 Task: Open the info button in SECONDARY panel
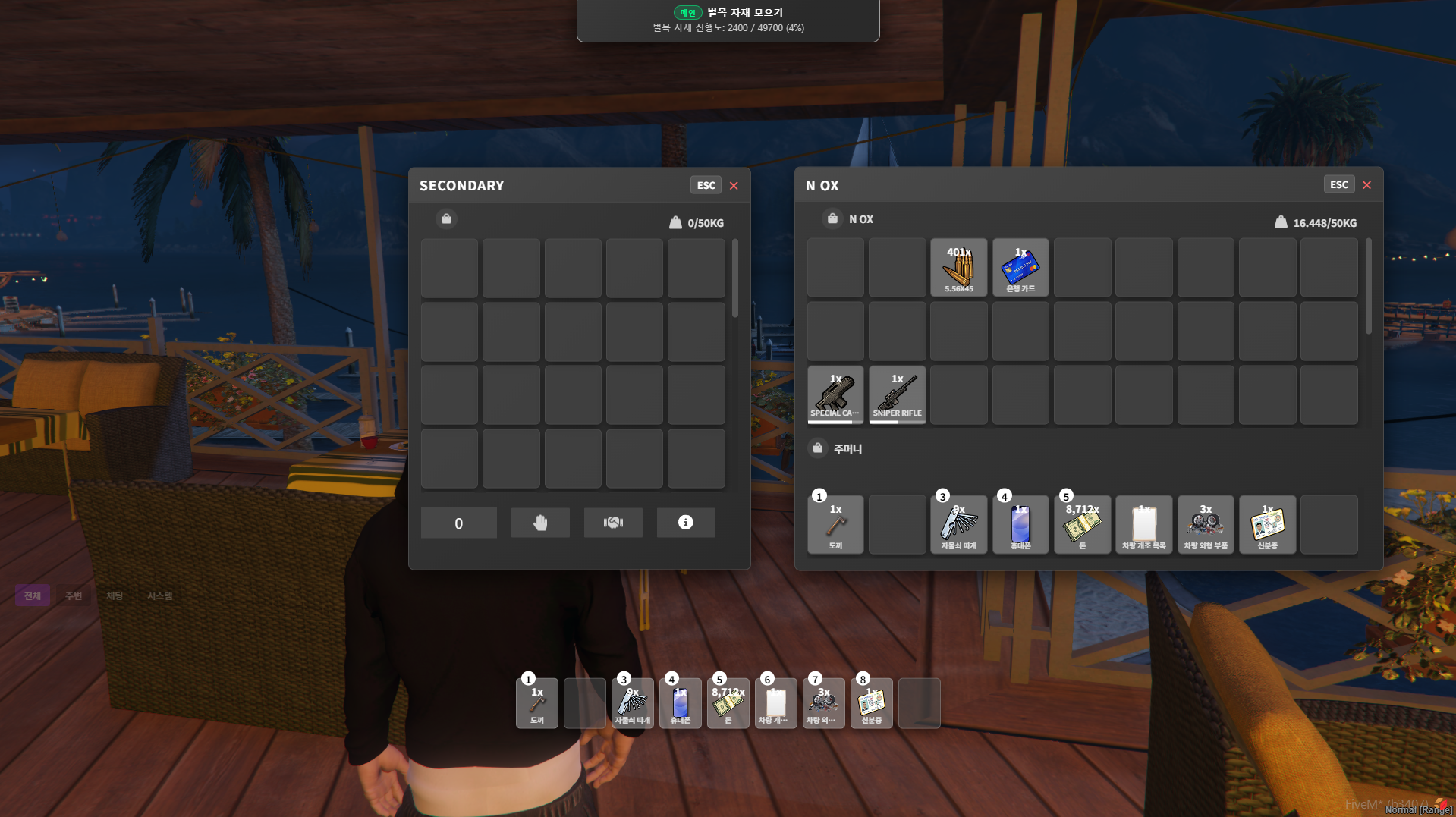(x=685, y=523)
